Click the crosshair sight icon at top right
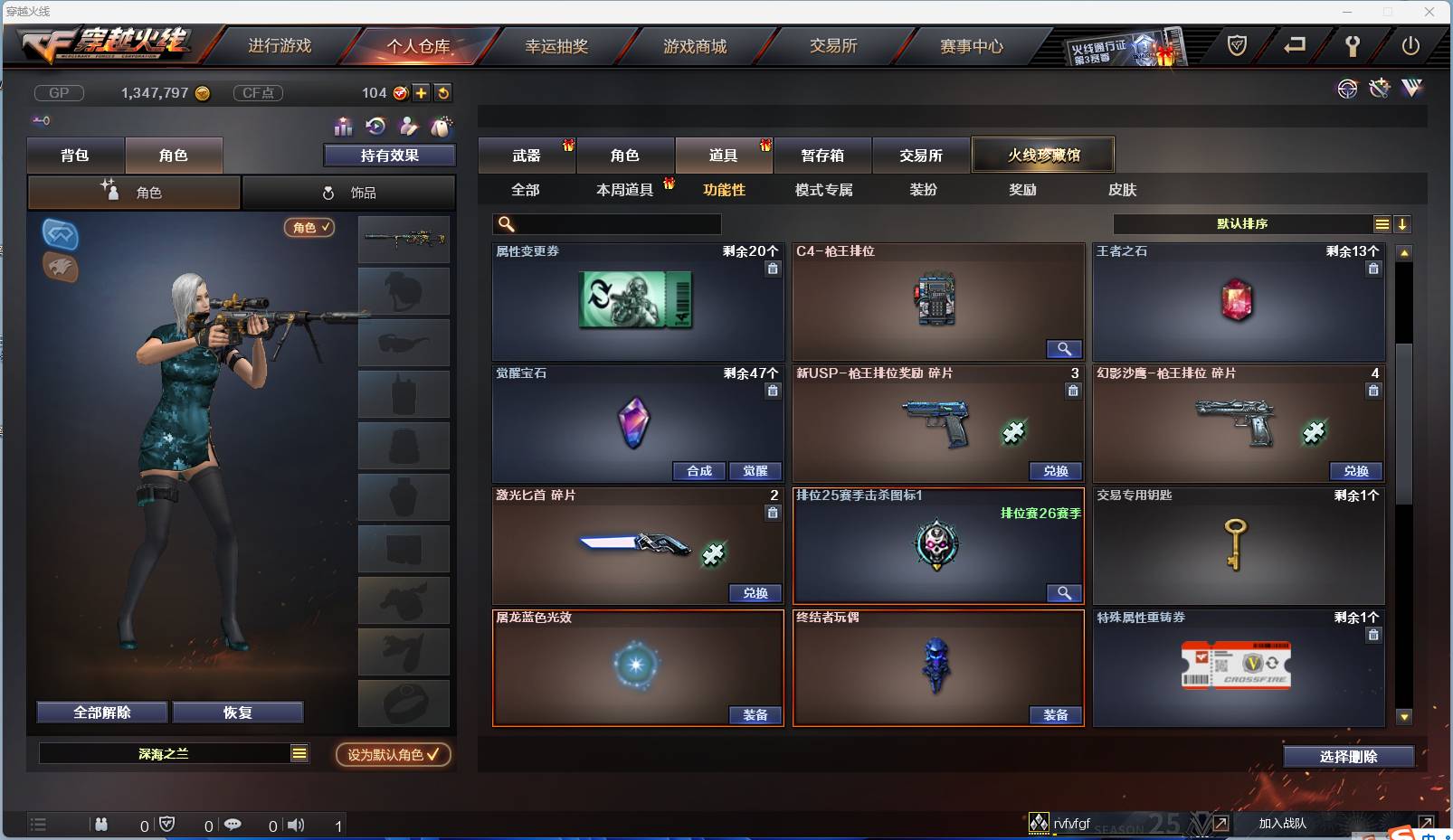1453x840 pixels. click(1348, 89)
